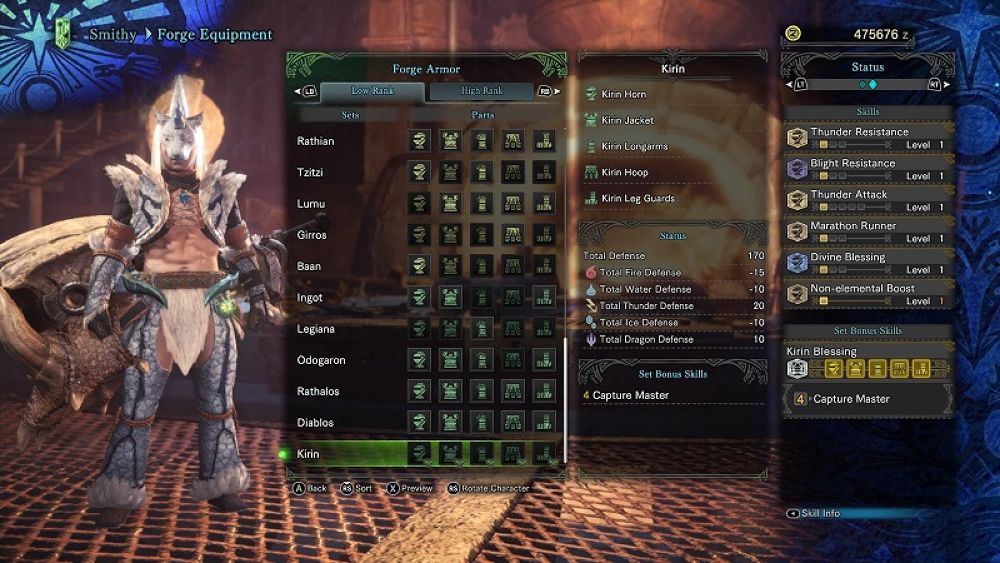The height and width of the screenshot is (563, 1000).
Task: Choose the Rathalos armor set
Action: pos(318,391)
